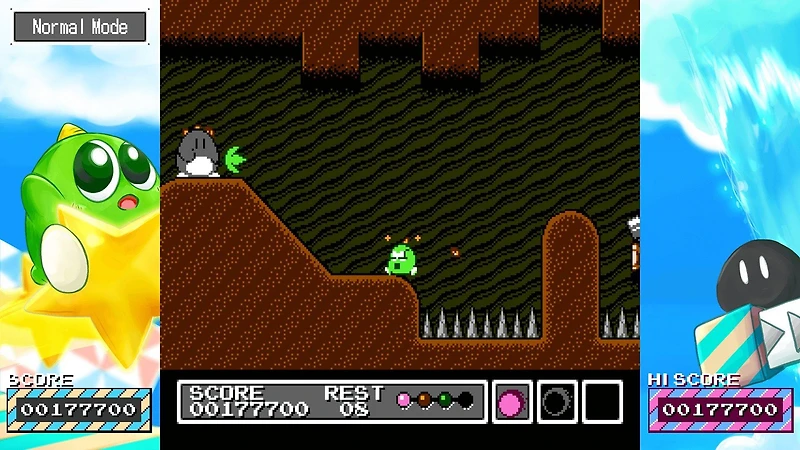Select the pink potion item slot
Image resolution: width=800 pixels, height=450 pixels.
tap(511, 402)
